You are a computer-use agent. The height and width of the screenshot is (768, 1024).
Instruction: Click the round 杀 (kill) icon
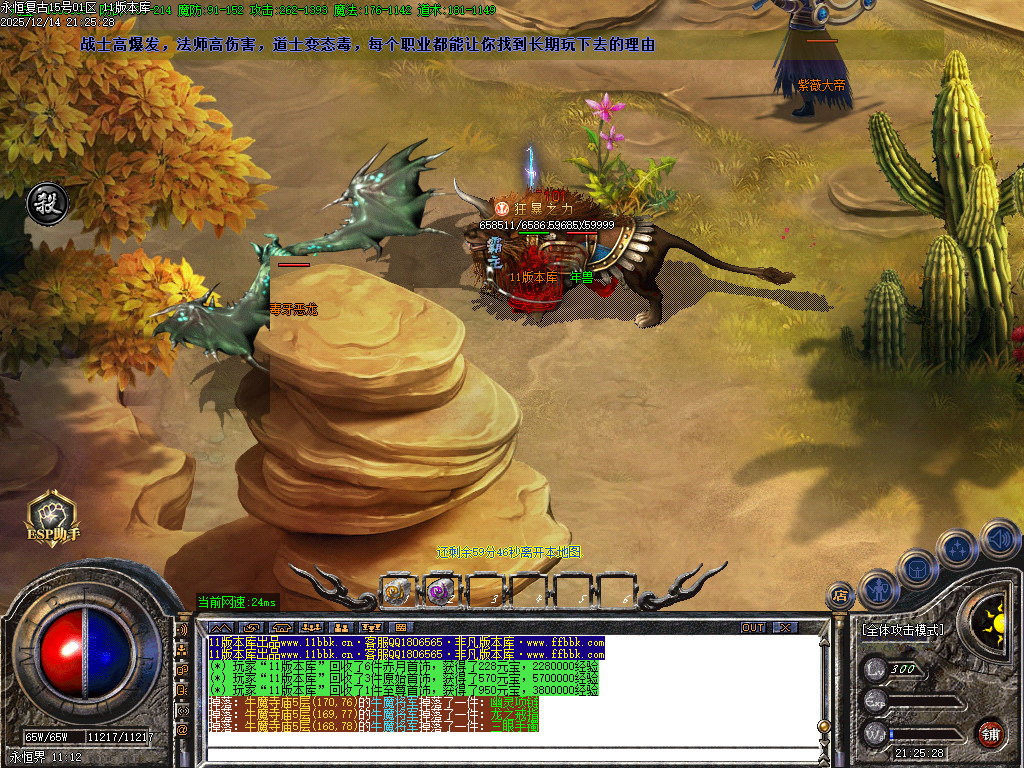pos(47,203)
